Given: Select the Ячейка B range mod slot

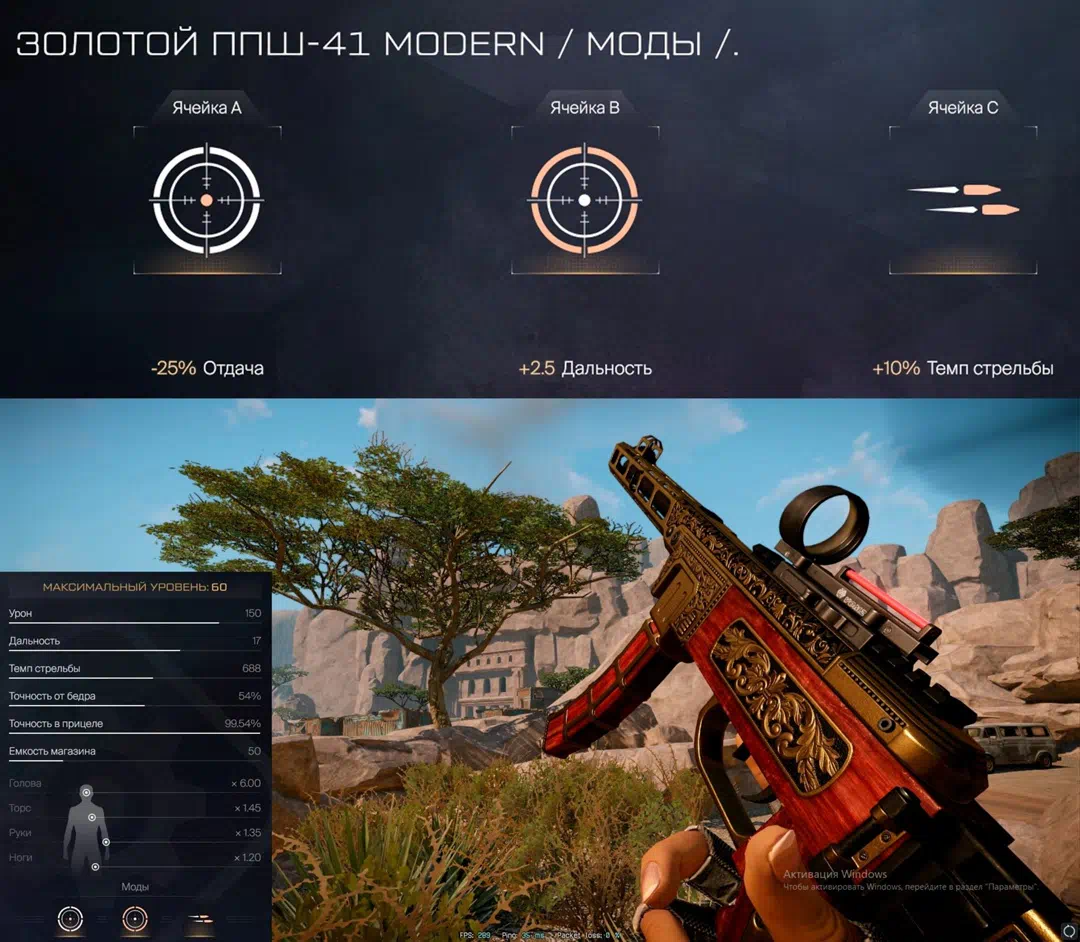Looking at the screenshot, I should 585,200.
